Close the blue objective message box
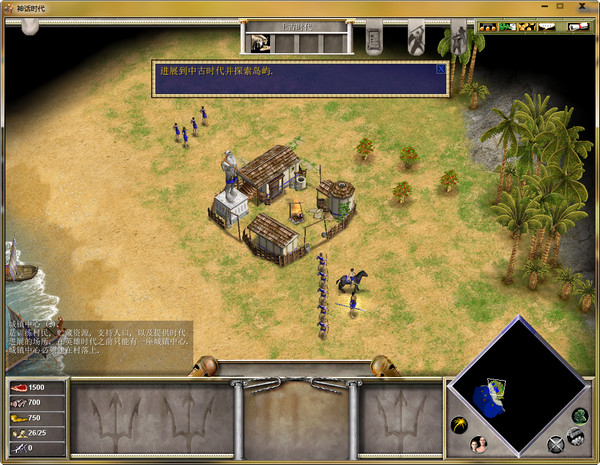Screen dimensions: 600x465 (440, 70)
